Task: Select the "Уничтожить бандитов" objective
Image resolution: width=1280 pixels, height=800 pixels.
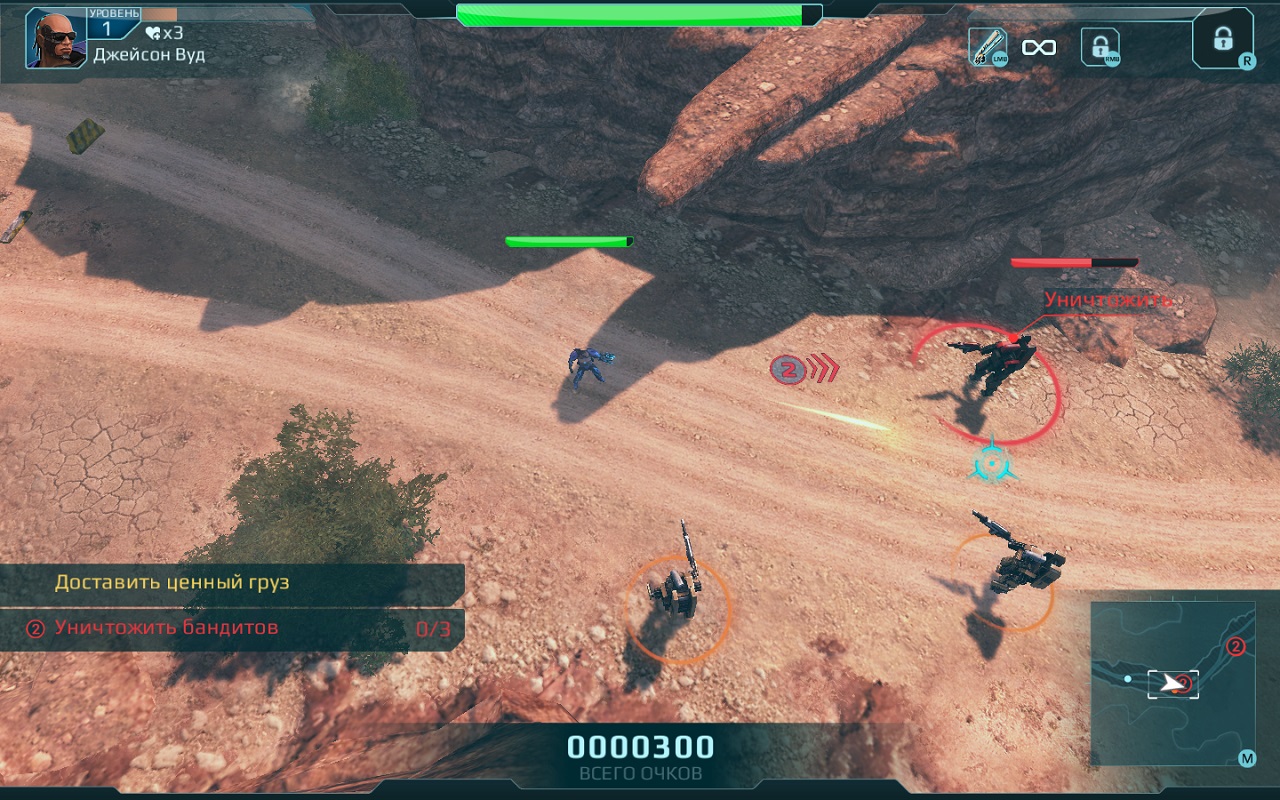Action: click(x=166, y=628)
